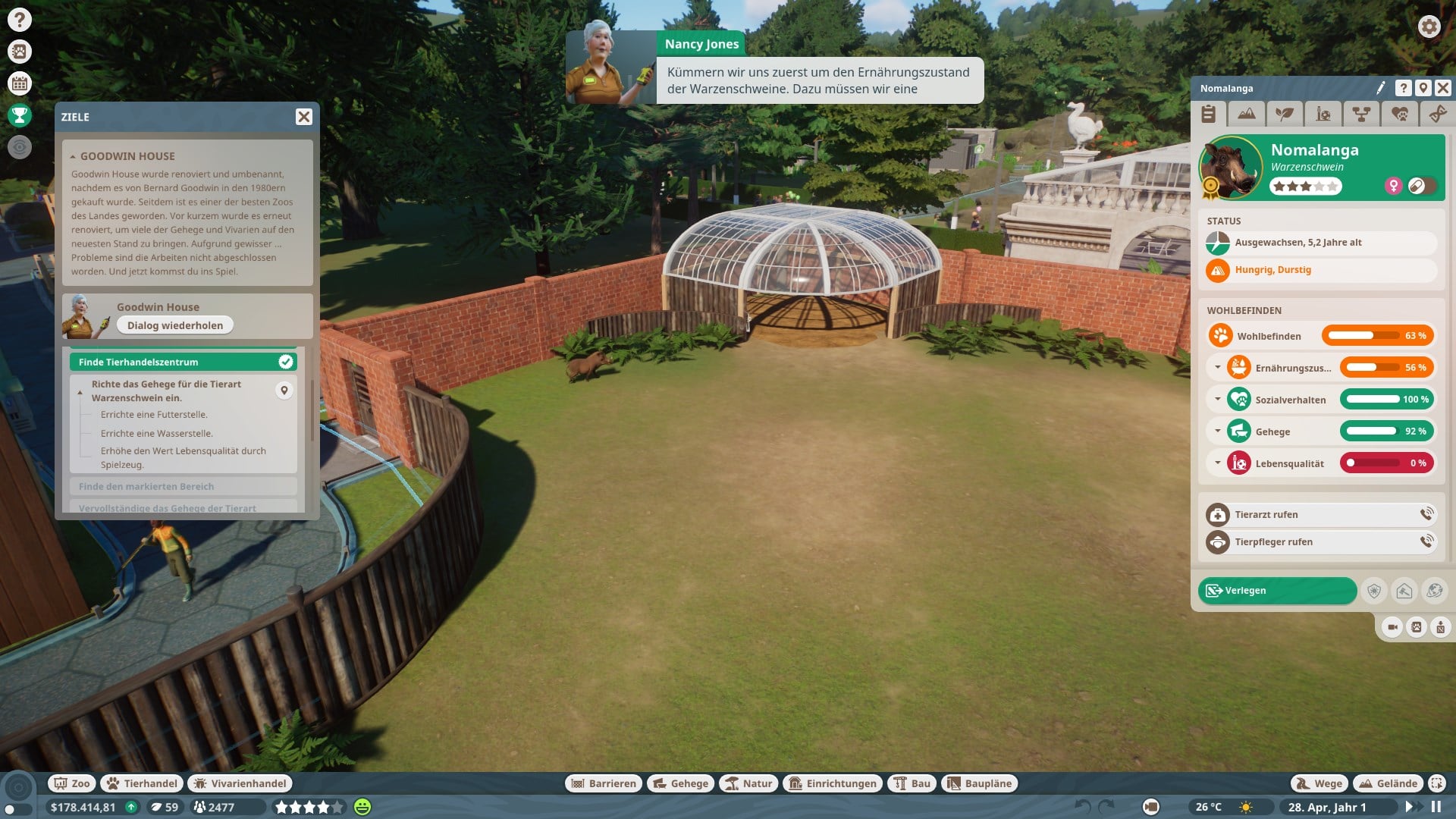1456x819 pixels.
Task: Open the Vivarienhandel menu
Action: click(240, 783)
